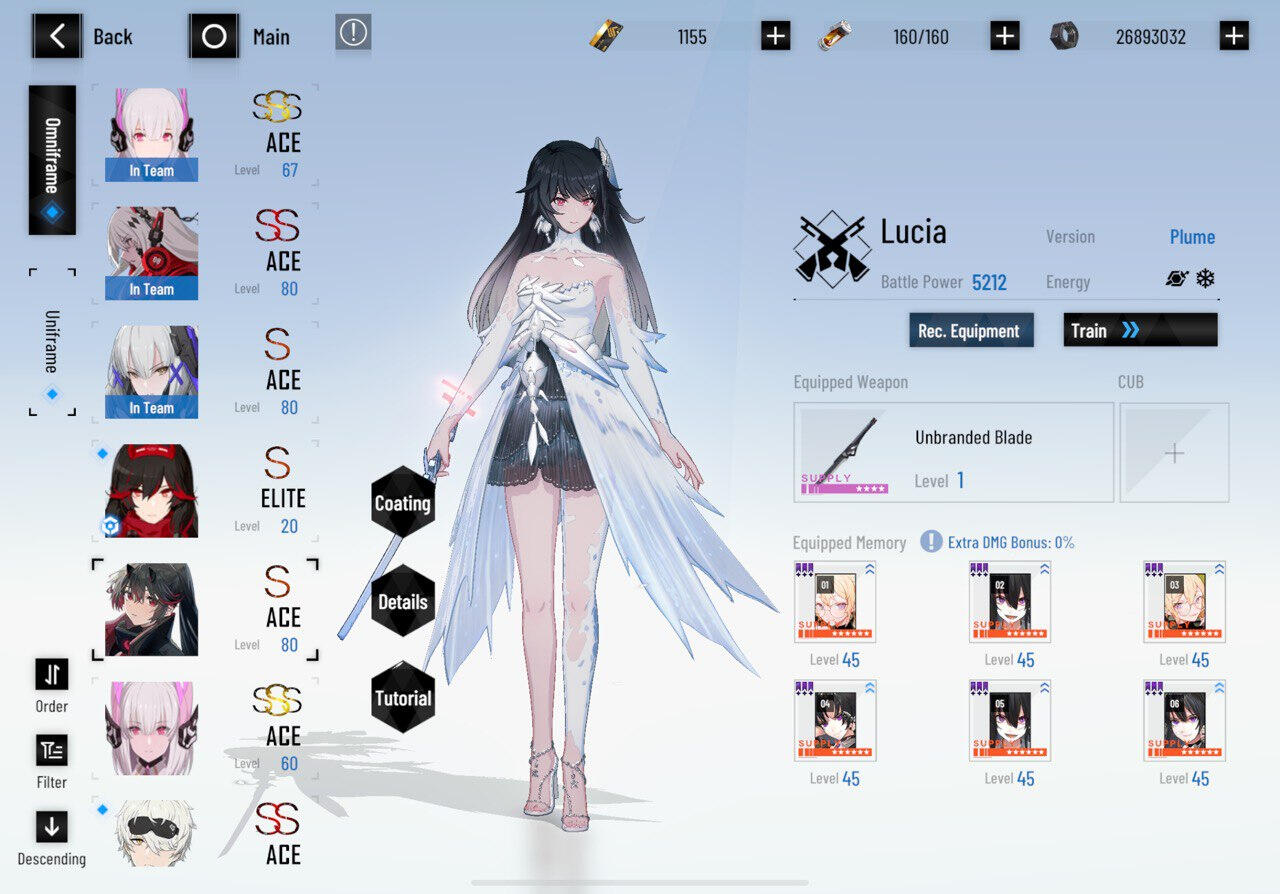Go back using the Back button

point(58,37)
